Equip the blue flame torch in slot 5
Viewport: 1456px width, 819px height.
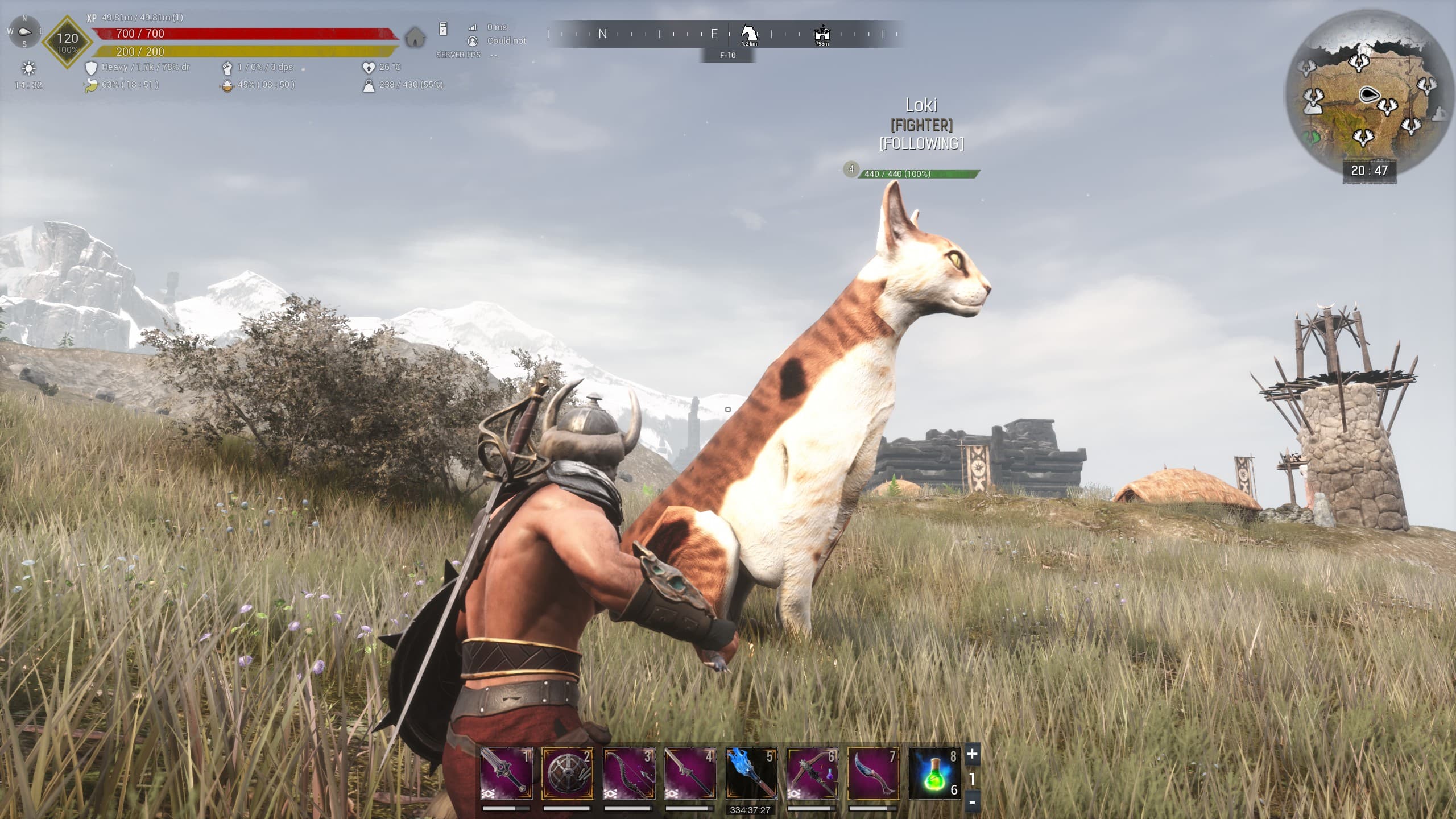point(751,773)
